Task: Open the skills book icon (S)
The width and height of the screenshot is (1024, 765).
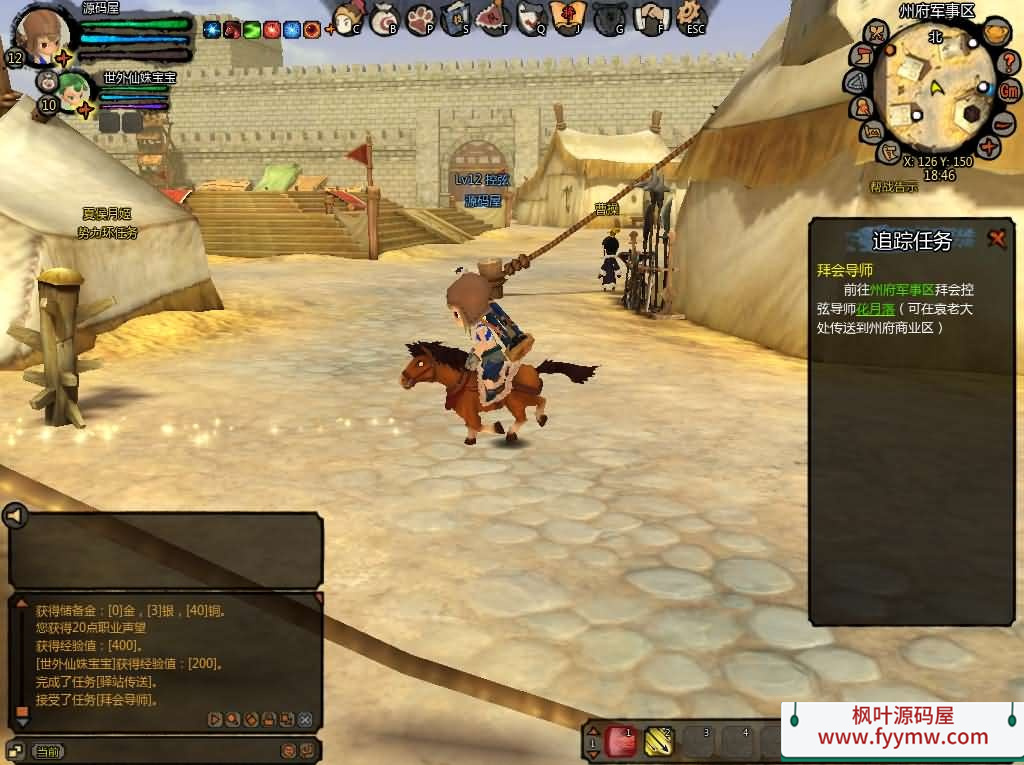Action: [x=456, y=18]
